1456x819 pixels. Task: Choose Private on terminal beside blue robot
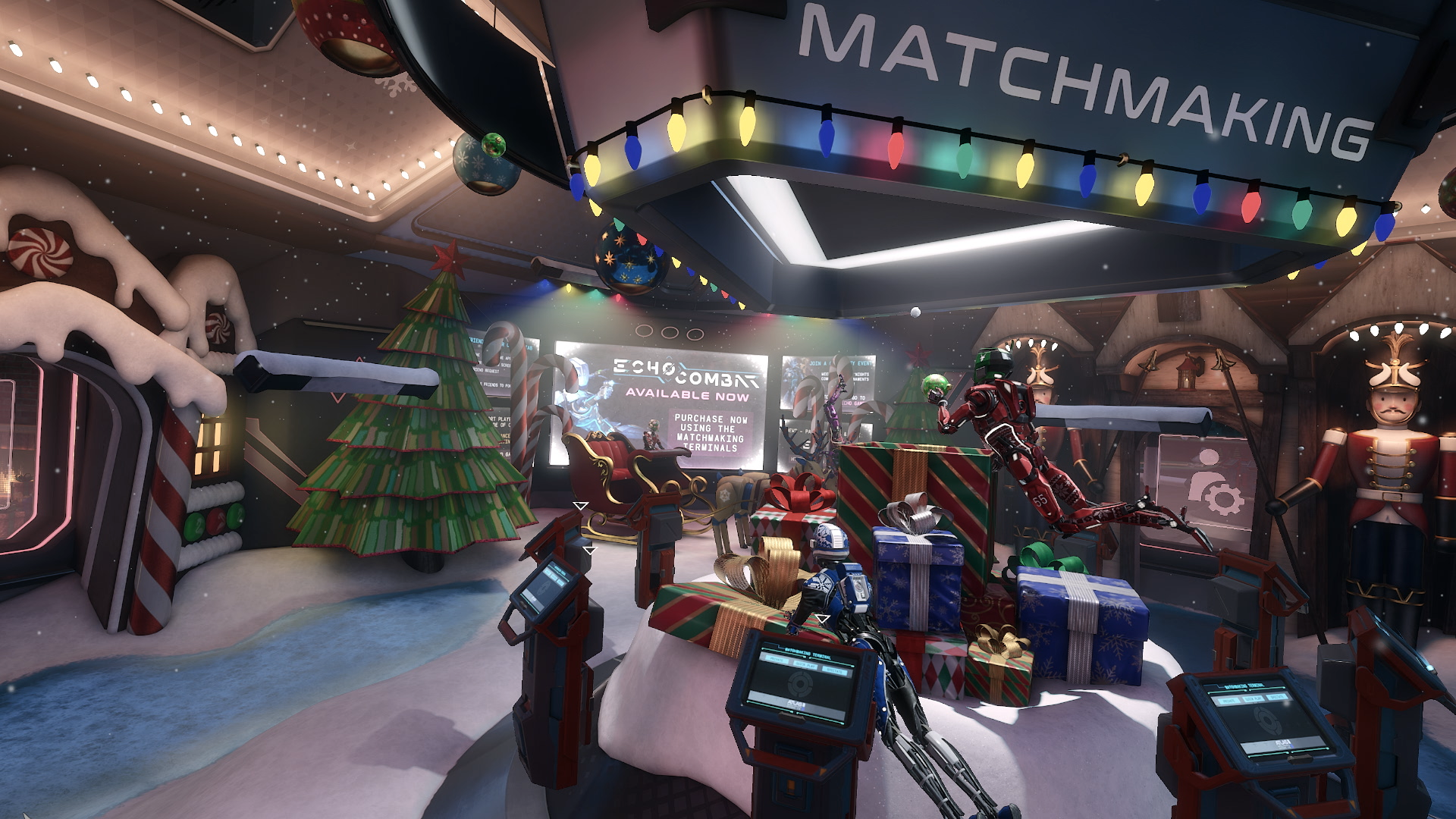(776, 659)
